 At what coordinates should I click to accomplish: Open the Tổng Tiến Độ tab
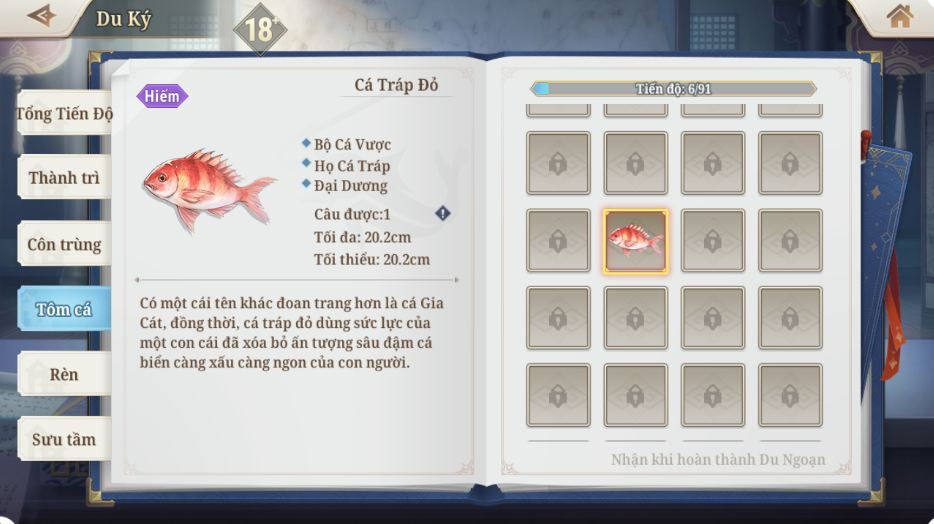[64, 114]
